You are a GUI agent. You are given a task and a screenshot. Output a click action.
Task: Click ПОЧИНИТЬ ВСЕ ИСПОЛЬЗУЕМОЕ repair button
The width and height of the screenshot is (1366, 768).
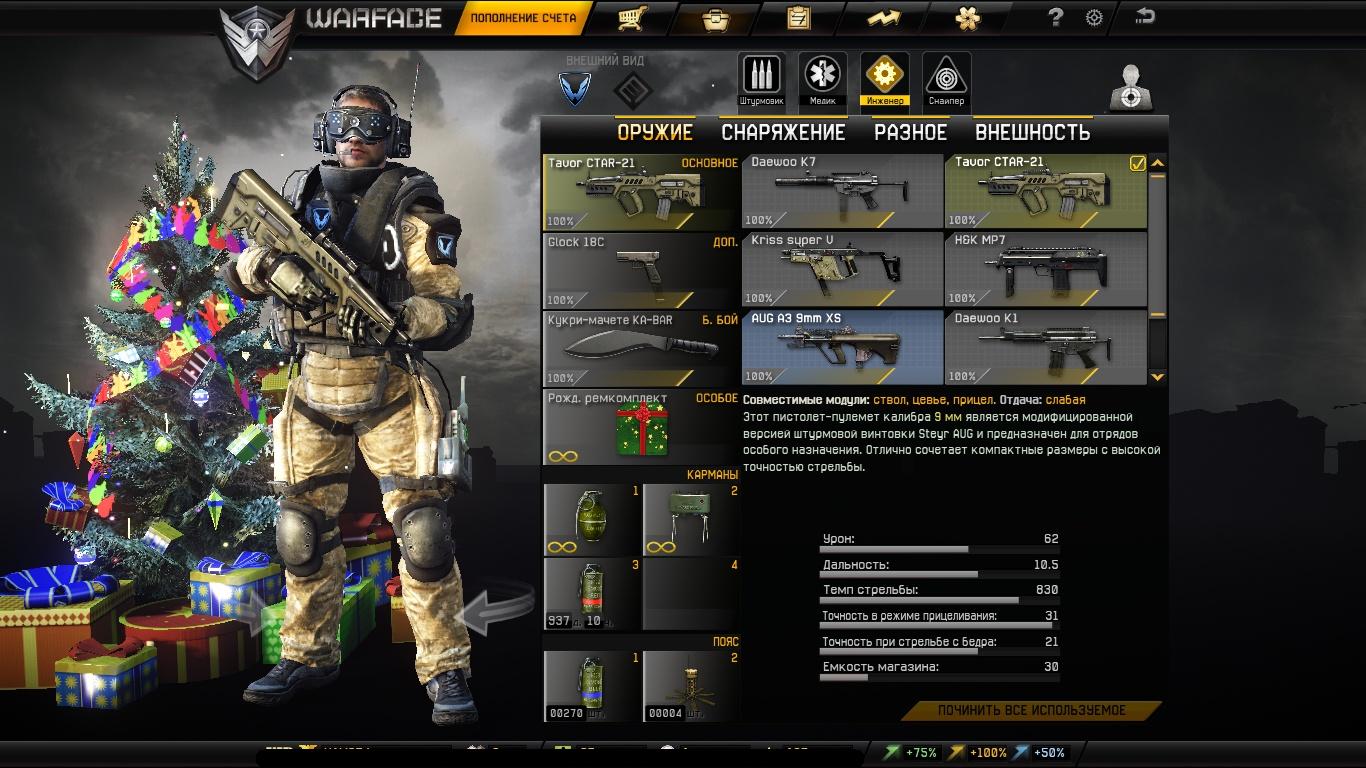[1031, 710]
